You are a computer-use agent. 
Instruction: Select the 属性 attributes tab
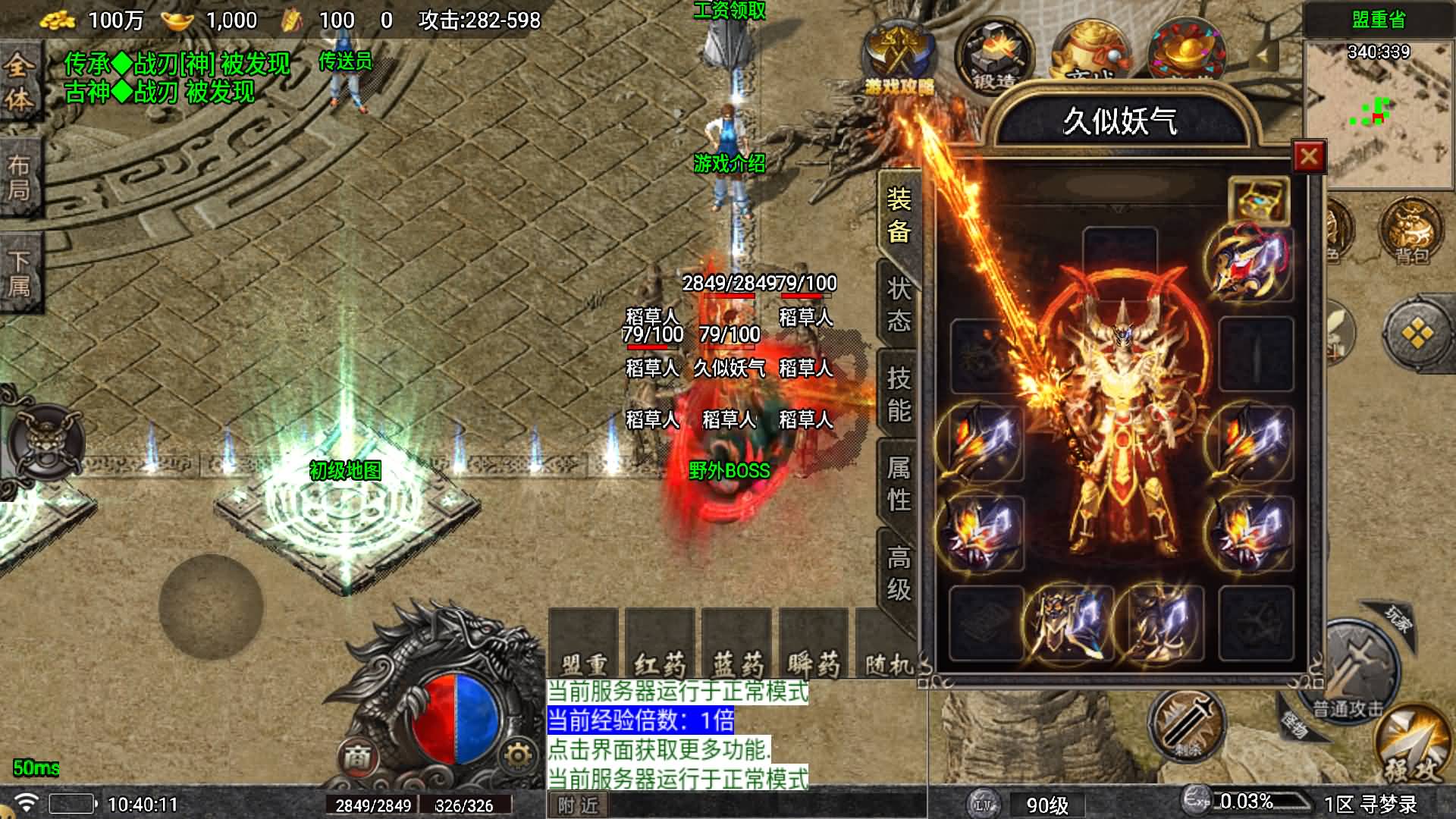899,484
